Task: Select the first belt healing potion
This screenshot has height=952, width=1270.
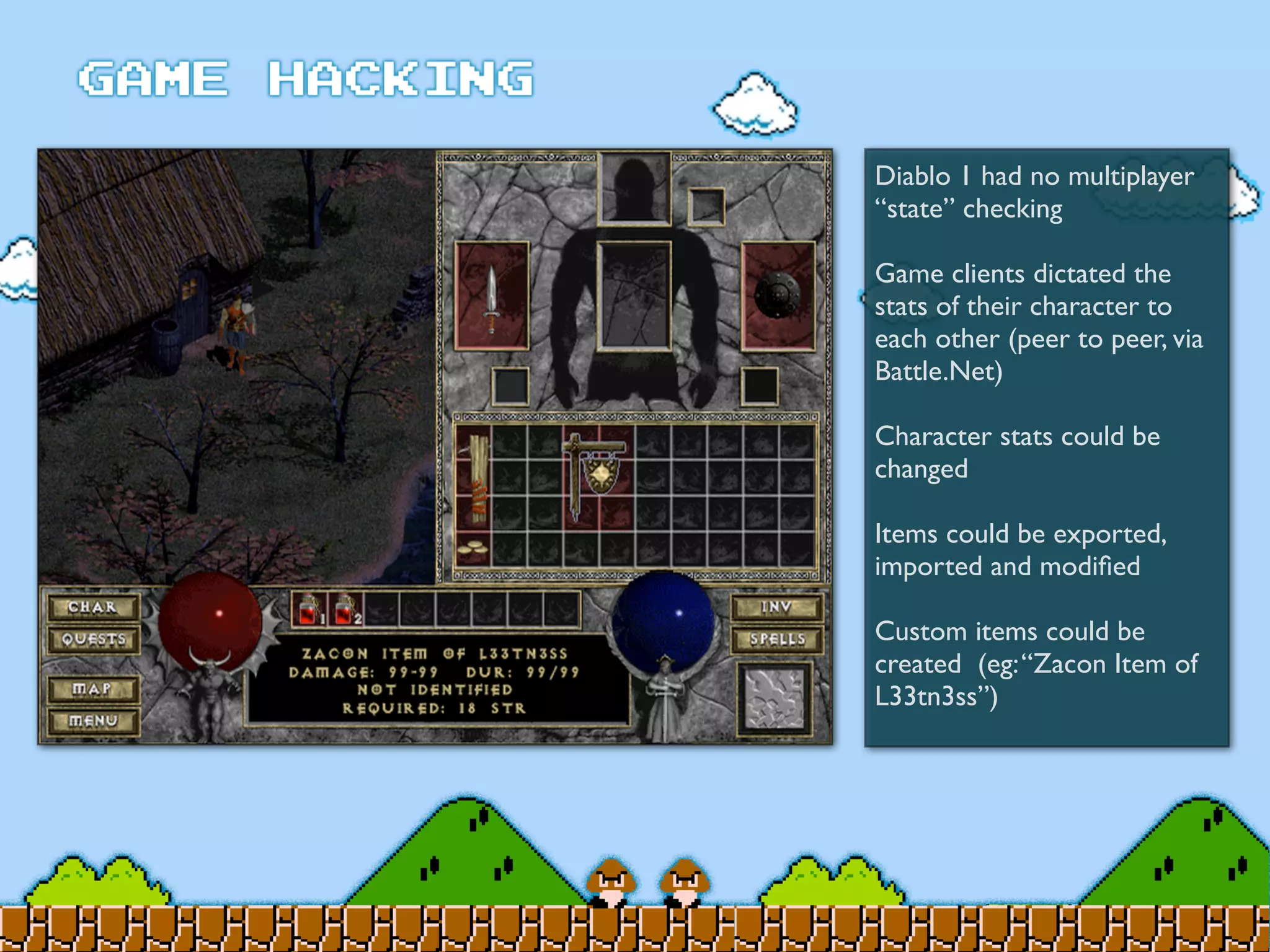Action: pos(309,609)
